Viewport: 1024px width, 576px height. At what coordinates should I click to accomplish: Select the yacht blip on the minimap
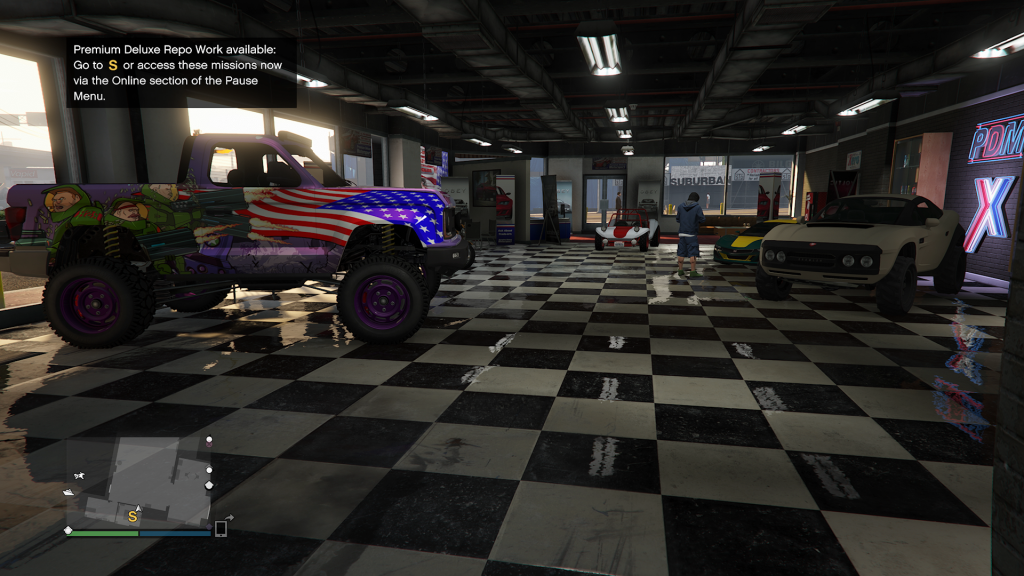click(69, 492)
